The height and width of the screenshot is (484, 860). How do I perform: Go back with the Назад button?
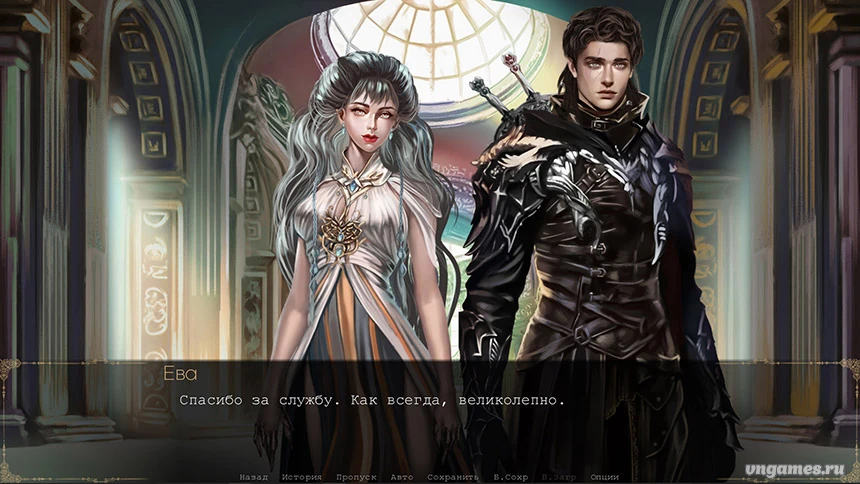click(x=253, y=477)
